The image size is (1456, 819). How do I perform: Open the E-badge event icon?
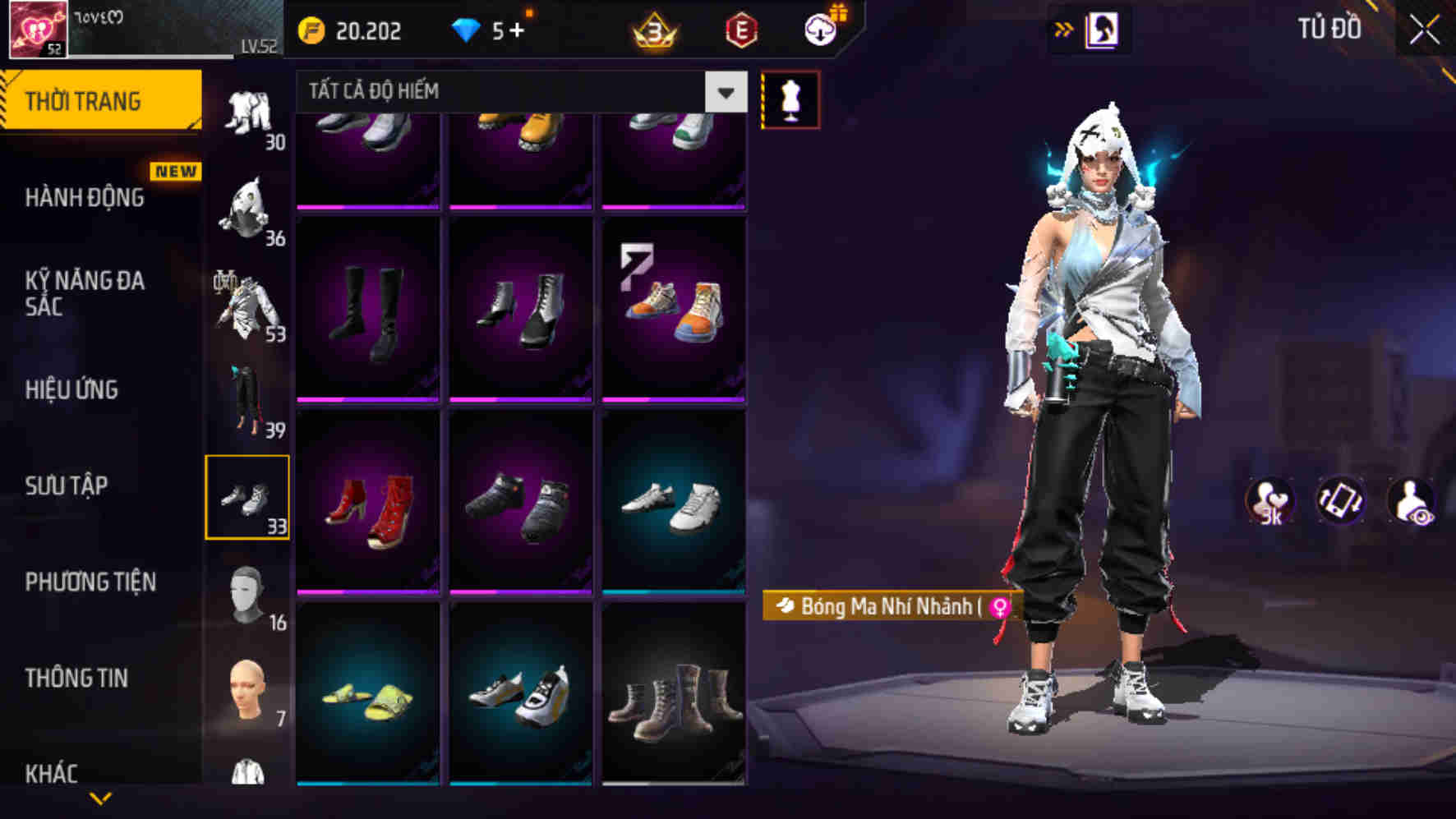740,30
